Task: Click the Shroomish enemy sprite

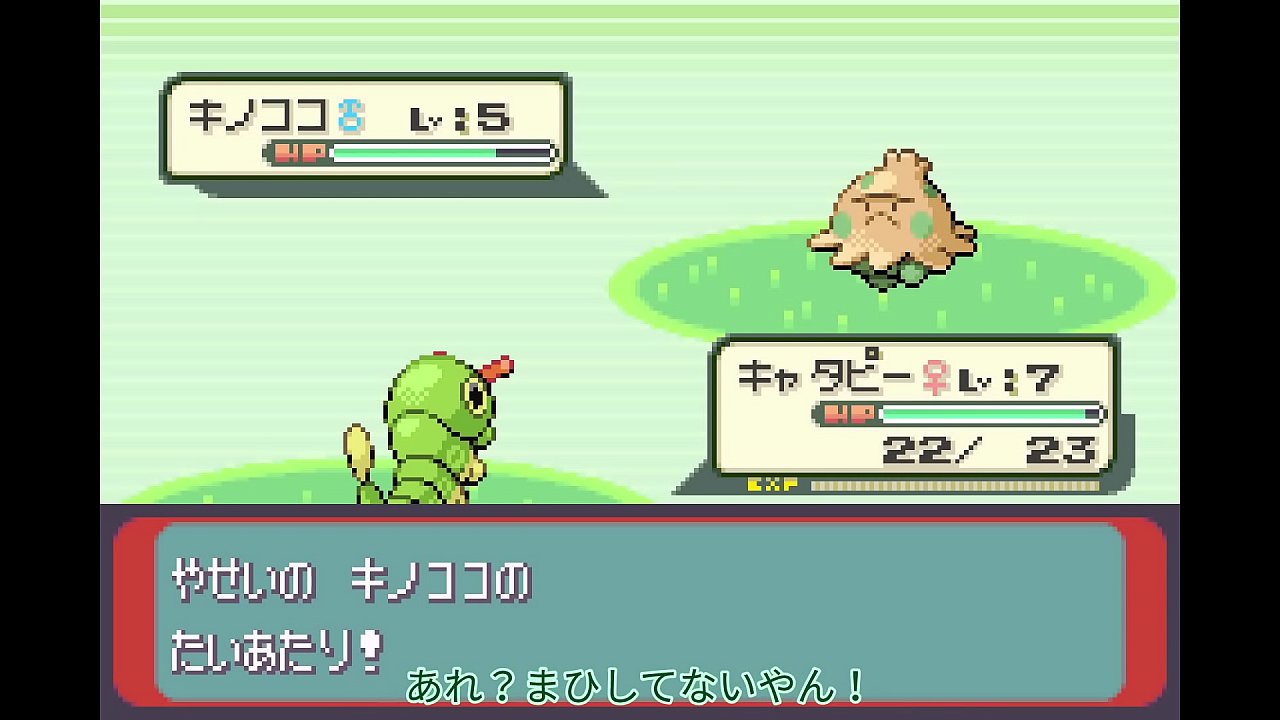Action: pyautogui.click(x=890, y=215)
